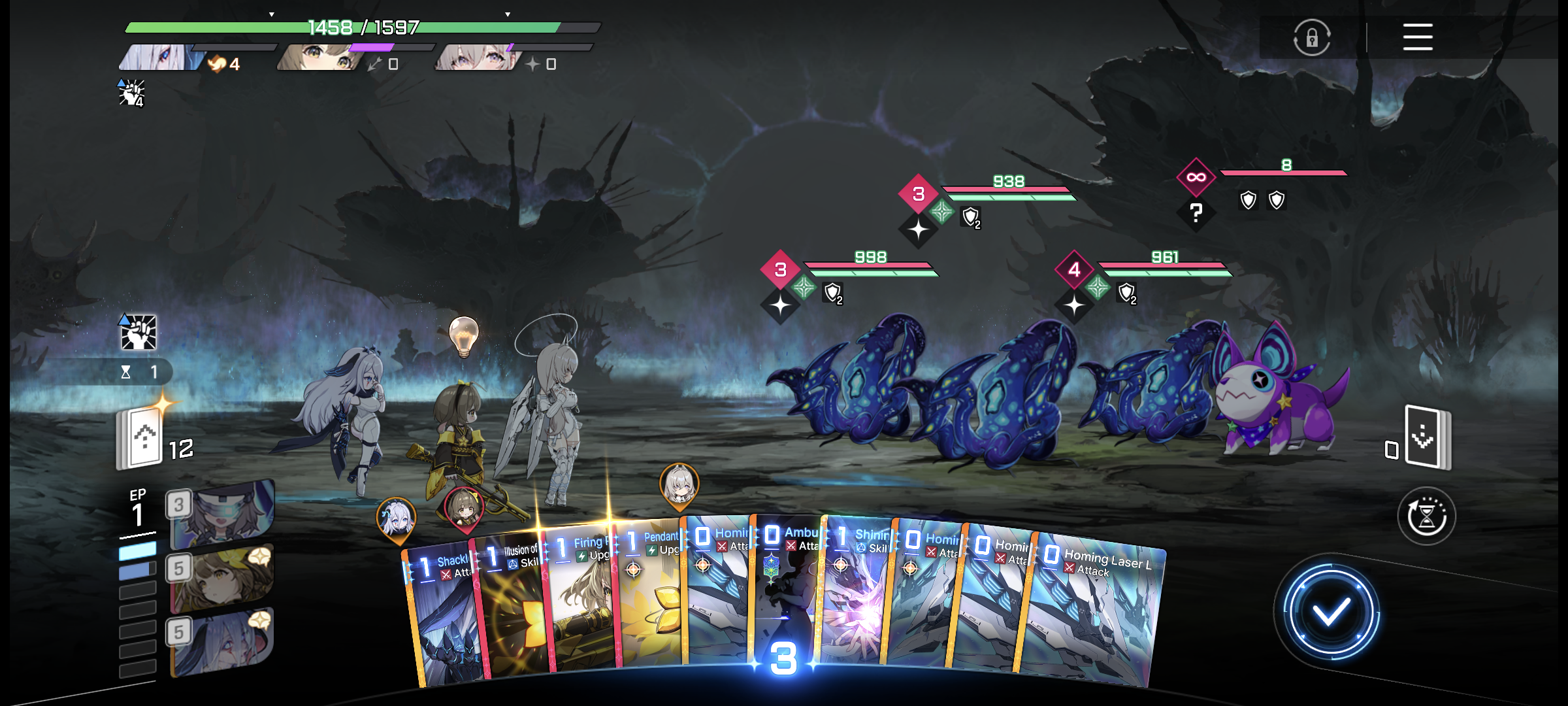Tap the round hourglass button
1568x706 pixels.
1426,516
